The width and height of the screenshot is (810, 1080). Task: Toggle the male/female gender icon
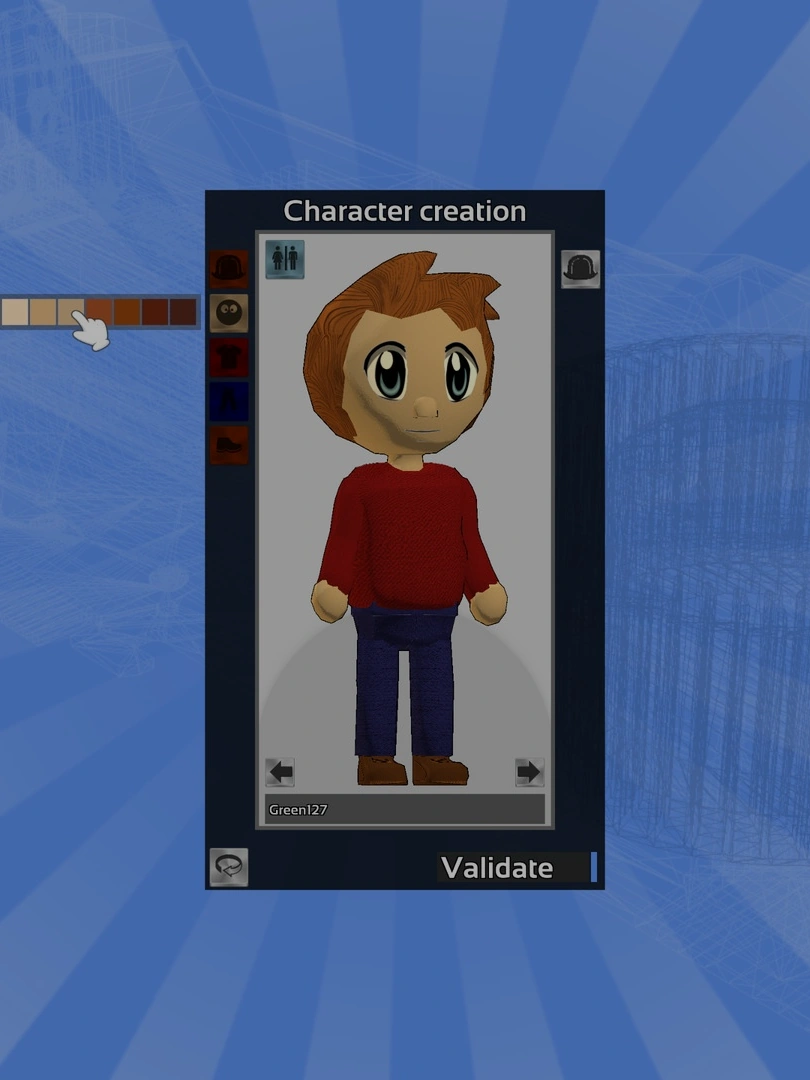[285, 259]
